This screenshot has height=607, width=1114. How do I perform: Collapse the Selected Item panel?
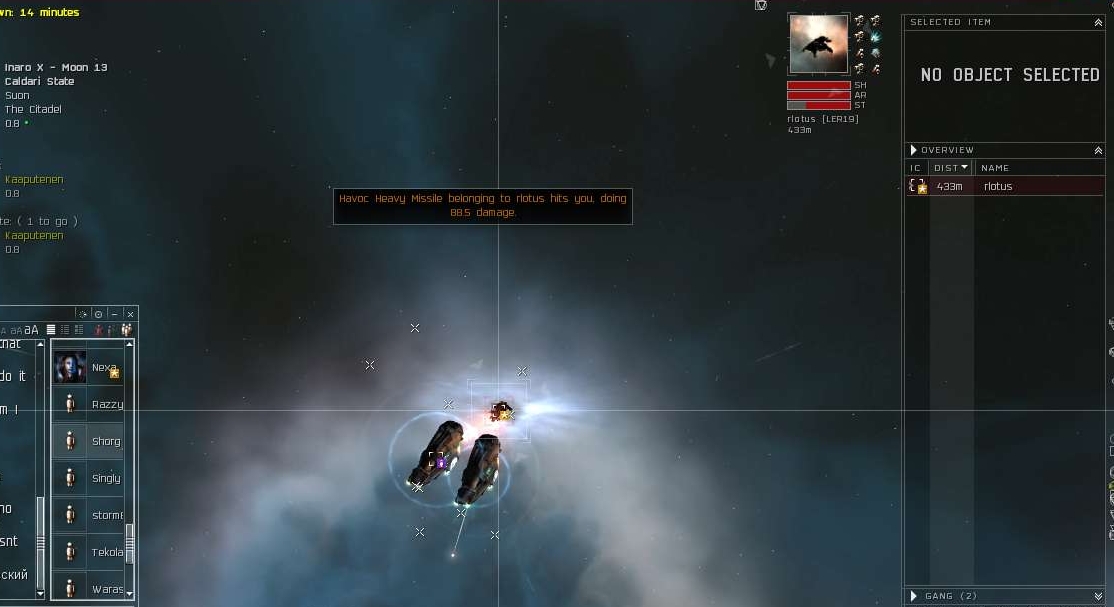click(x=1098, y=22)
